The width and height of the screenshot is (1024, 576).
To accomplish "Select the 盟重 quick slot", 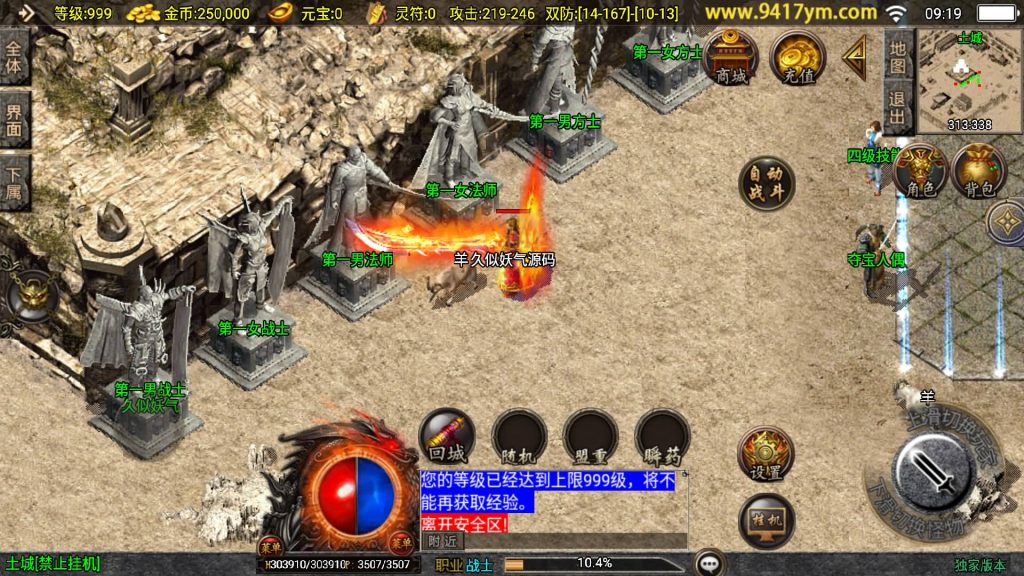I will coord(590,435).
